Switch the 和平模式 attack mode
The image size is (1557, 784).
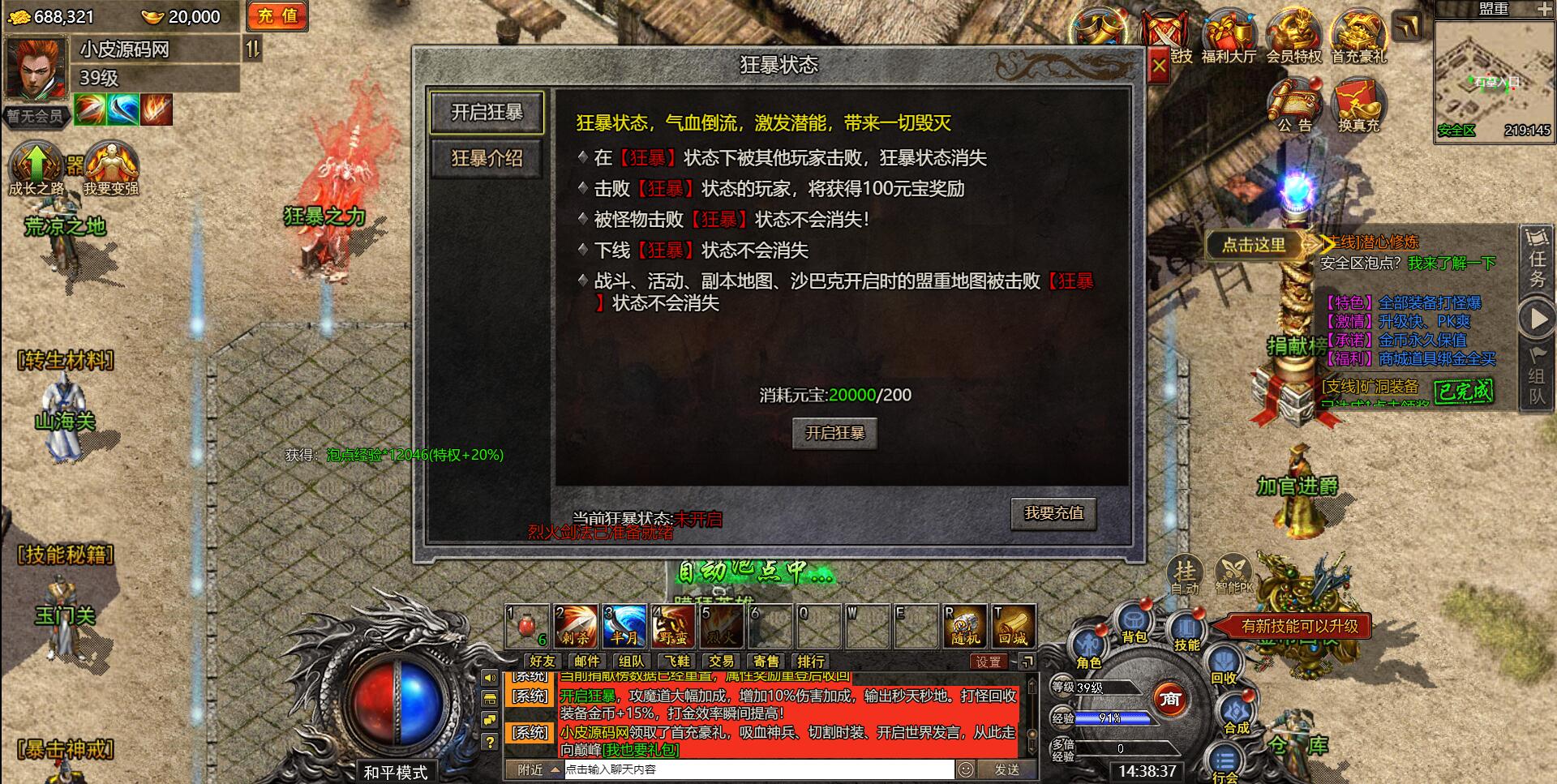click(395, 773)
